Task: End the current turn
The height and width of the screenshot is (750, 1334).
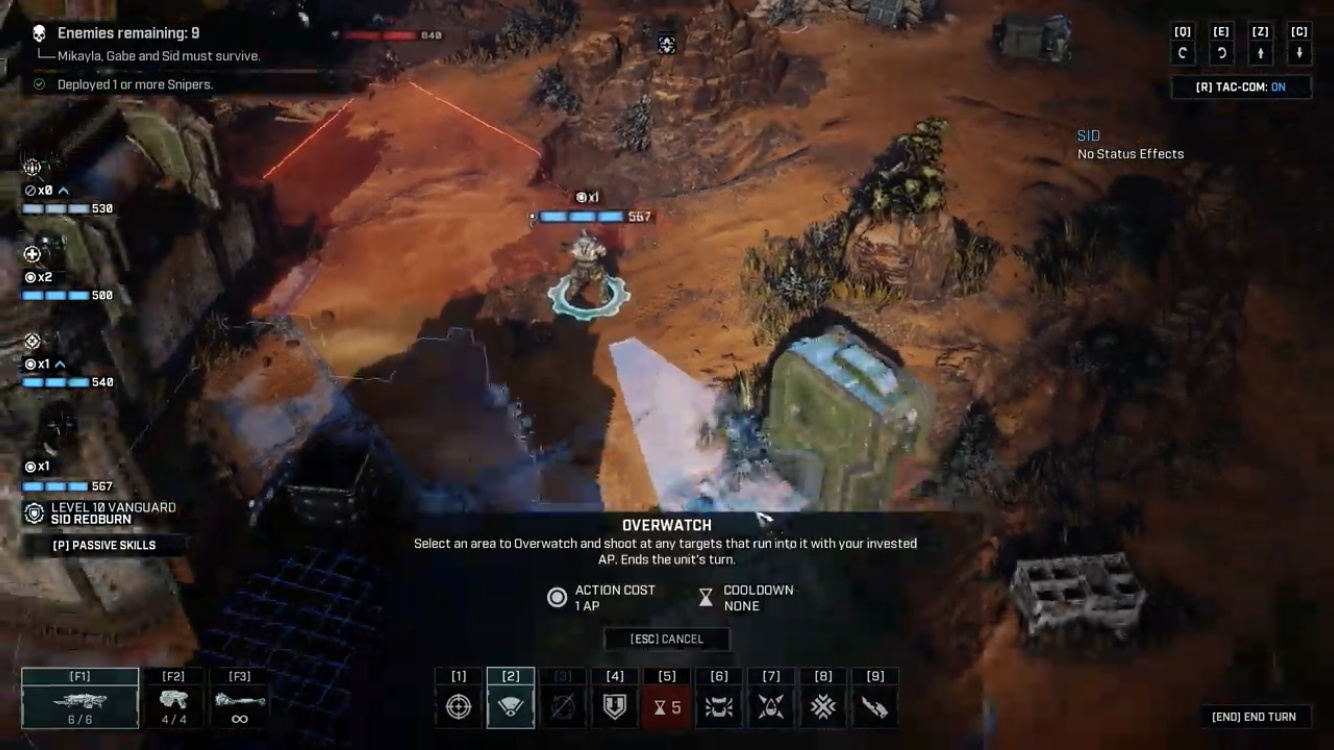Action: pos(1254,717)
